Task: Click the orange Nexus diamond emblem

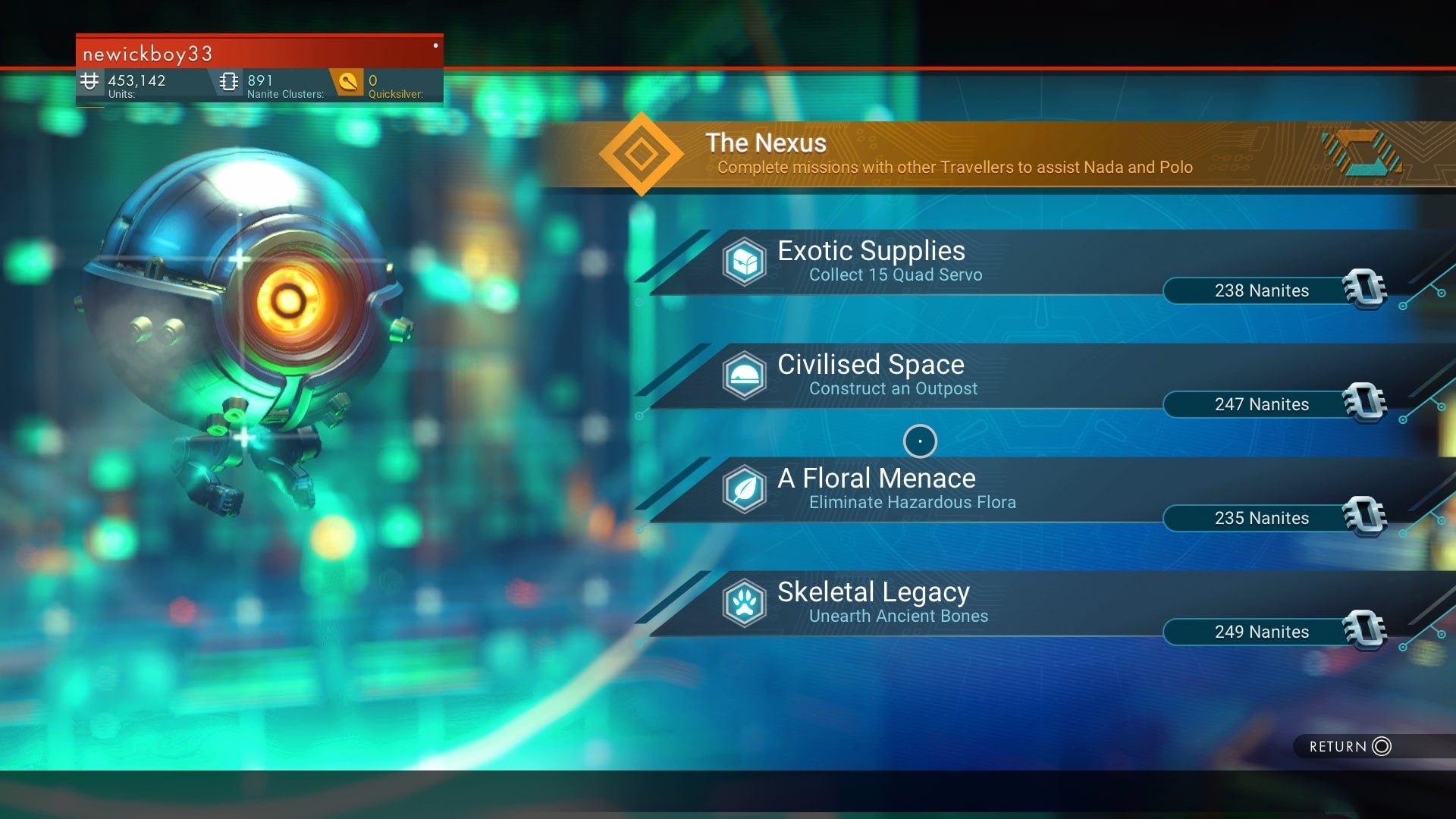Action: pyautogui.click(x=641, y=154)
